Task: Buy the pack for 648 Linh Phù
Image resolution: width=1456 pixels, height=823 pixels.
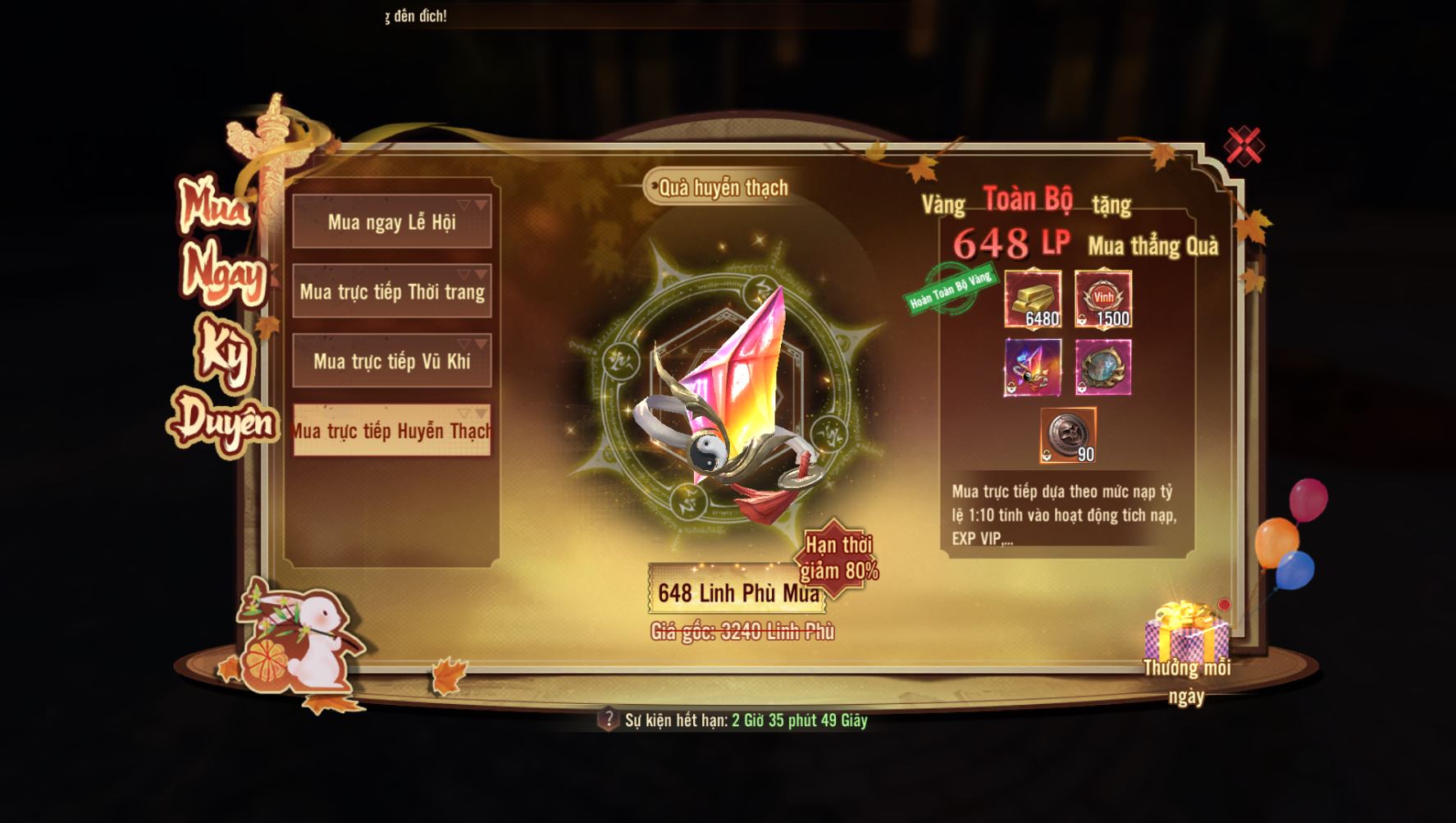Action: click(x=737, y=592)
